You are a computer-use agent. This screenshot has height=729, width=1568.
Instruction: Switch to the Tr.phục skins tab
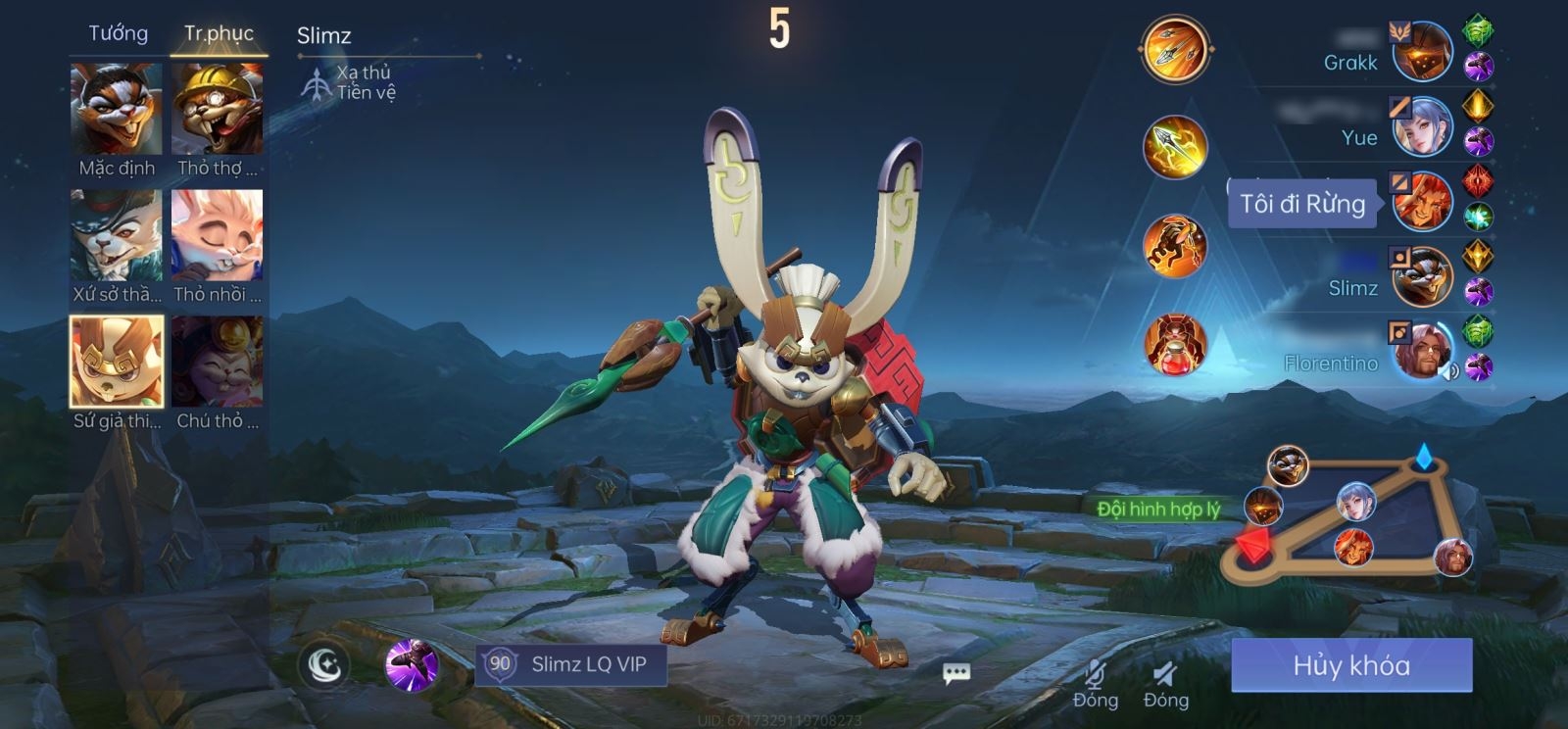click(x=219, y=33)
